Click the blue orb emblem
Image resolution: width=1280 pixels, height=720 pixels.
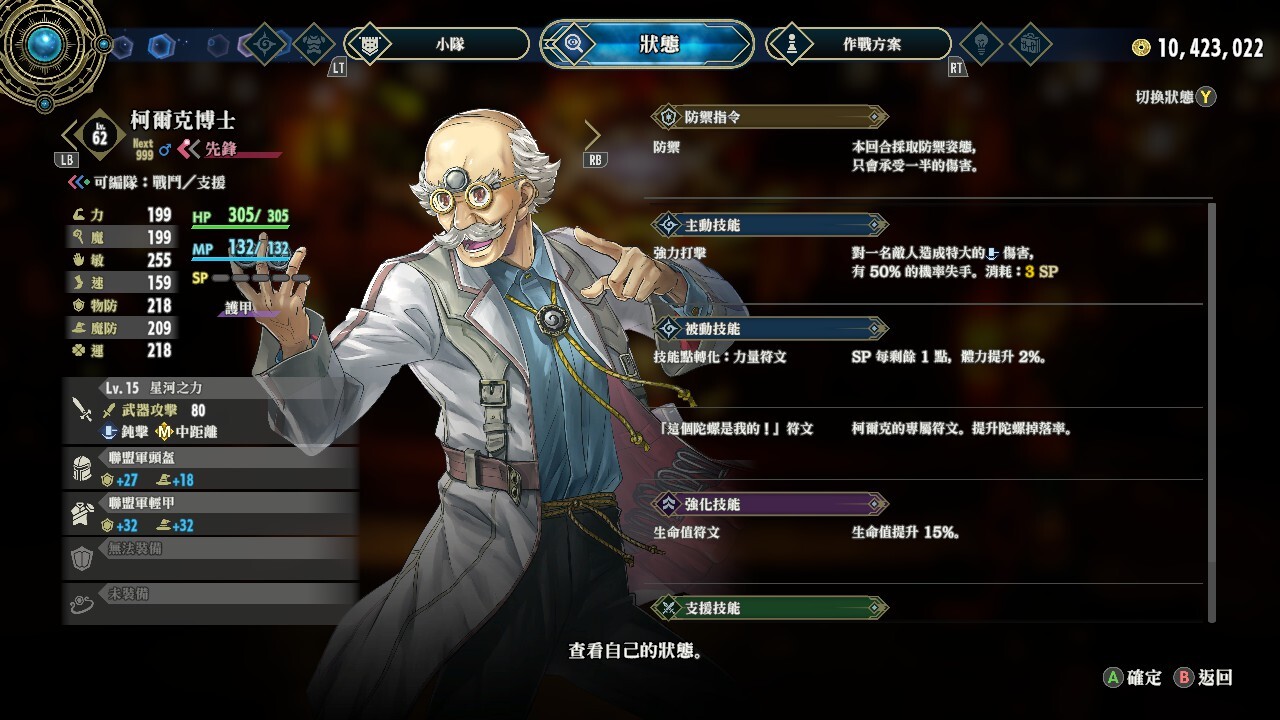point(45,43)
